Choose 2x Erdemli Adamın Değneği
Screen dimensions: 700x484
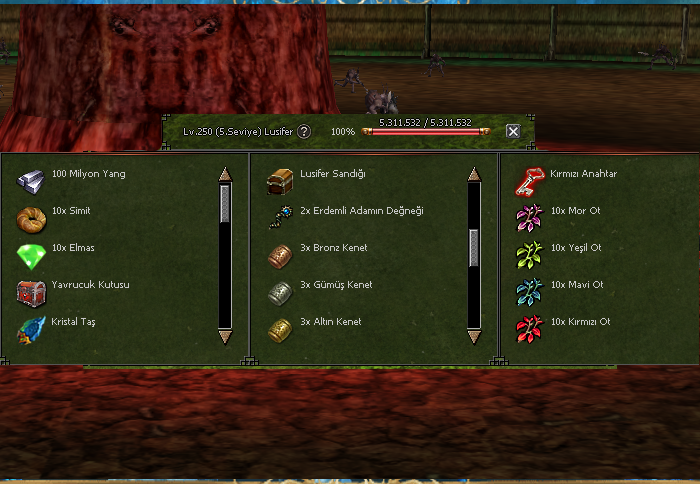click(280, 218)
